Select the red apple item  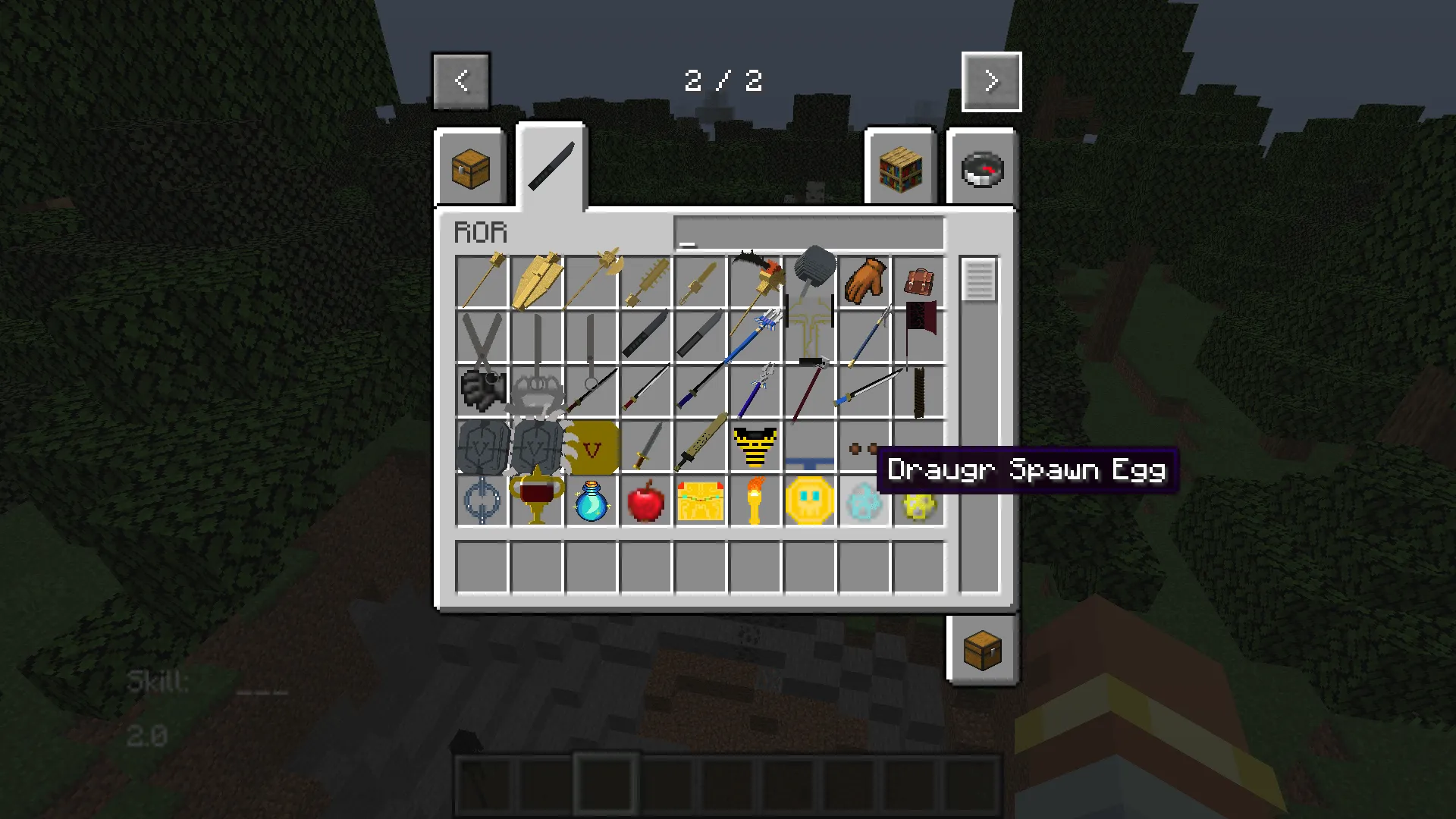coord(646,501)
